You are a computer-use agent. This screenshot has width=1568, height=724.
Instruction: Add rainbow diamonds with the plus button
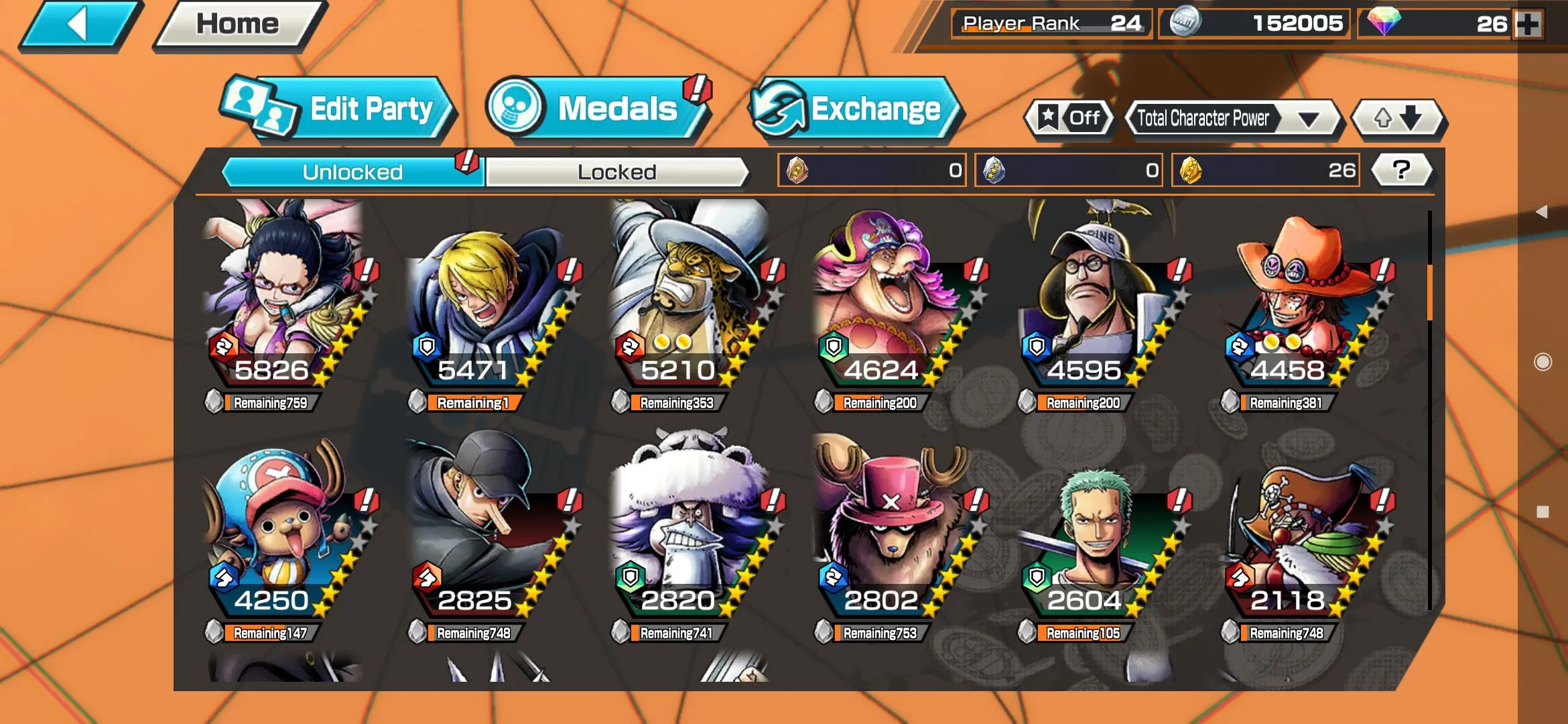[x=1528, y=24]
